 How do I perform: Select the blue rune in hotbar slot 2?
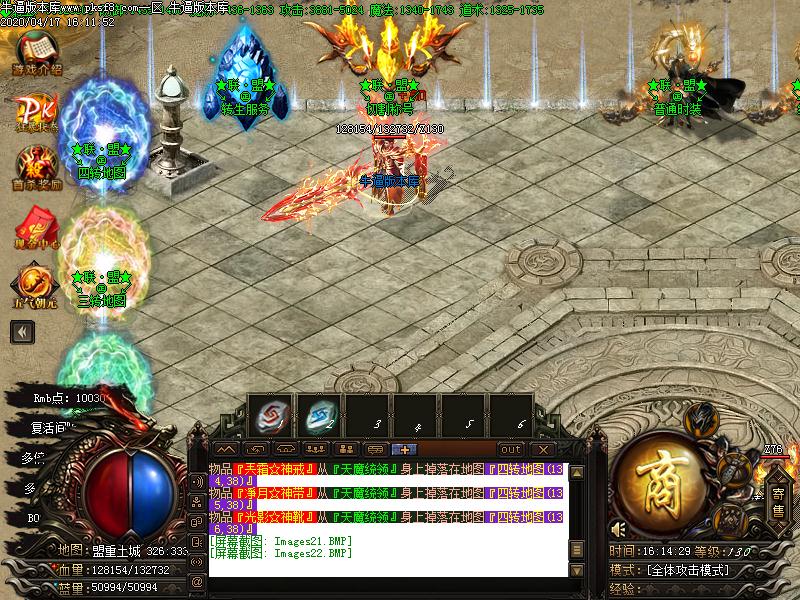tap(318, 415)
